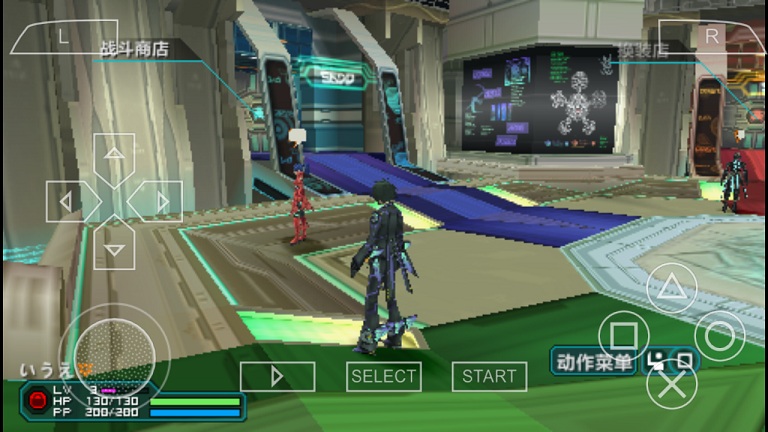Tap the D-pad left arrow
This screenshot has height=432, width=768.
[x=68, y=201]
